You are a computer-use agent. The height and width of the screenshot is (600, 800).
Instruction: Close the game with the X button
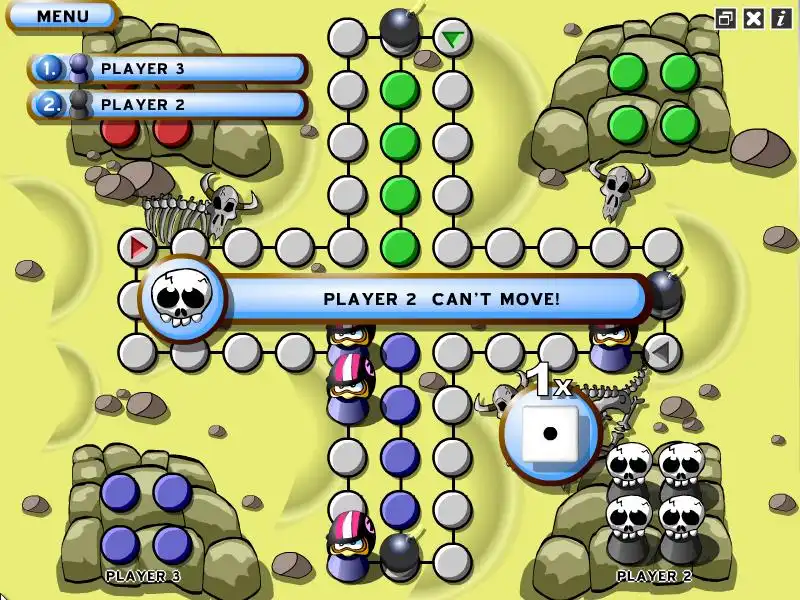point(754,17)
